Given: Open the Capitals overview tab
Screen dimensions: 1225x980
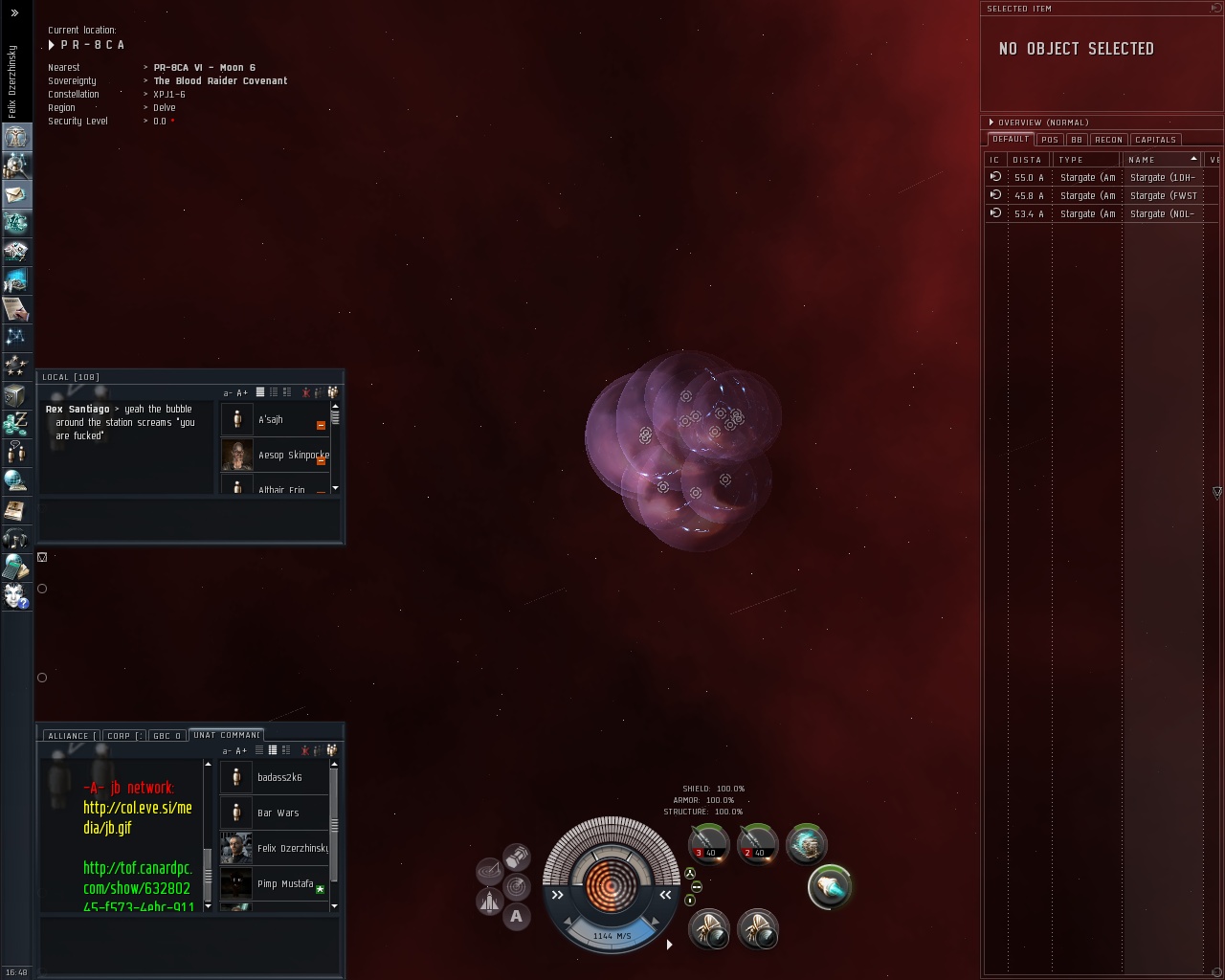Looking at the screenshot, I should tap(1155, 140).
